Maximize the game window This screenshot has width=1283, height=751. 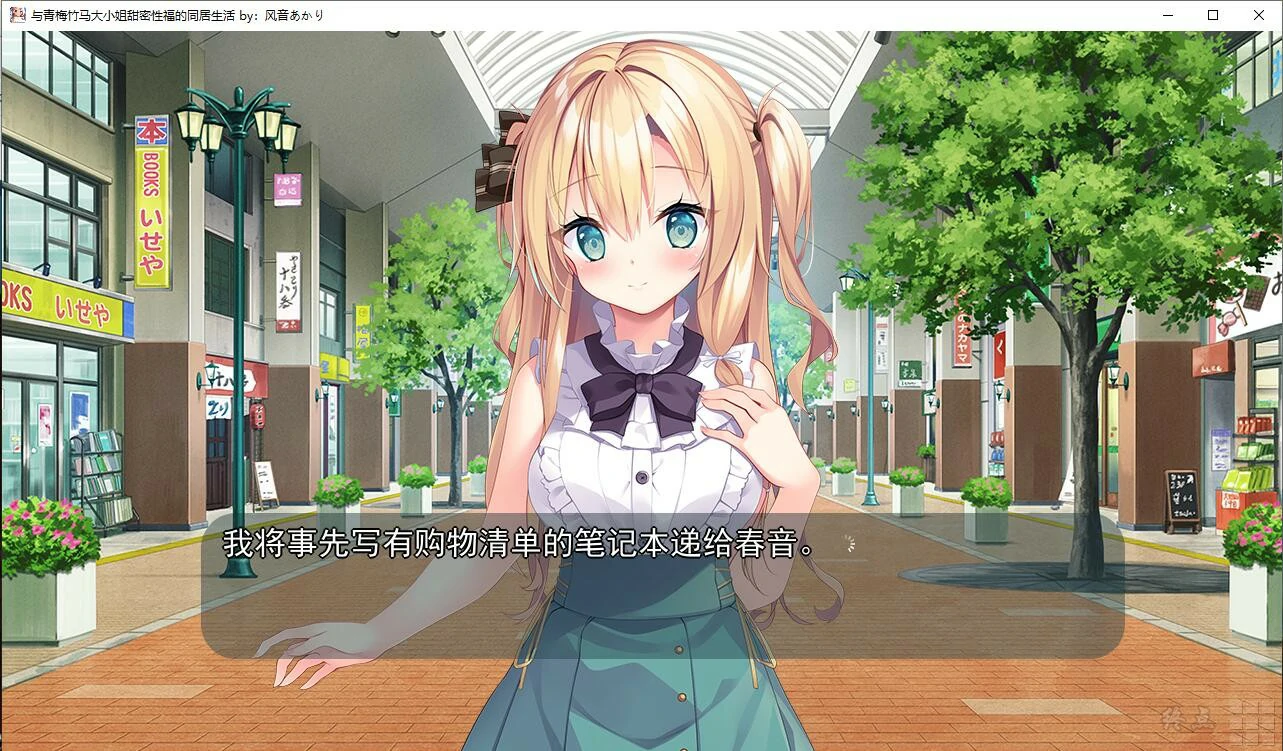pyautogui.click(x=1212, y=15)
